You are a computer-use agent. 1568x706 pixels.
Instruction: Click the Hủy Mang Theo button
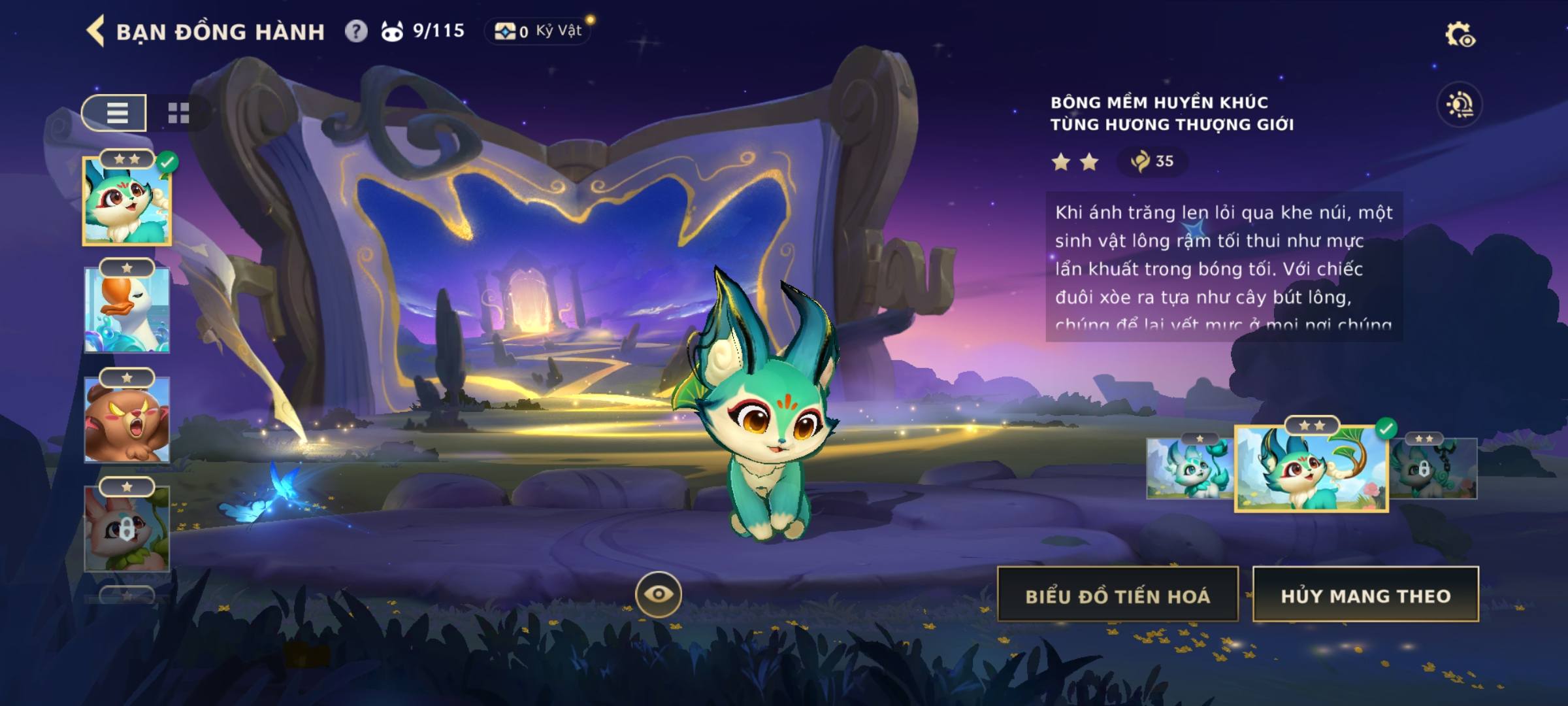tap(1365, 595)
